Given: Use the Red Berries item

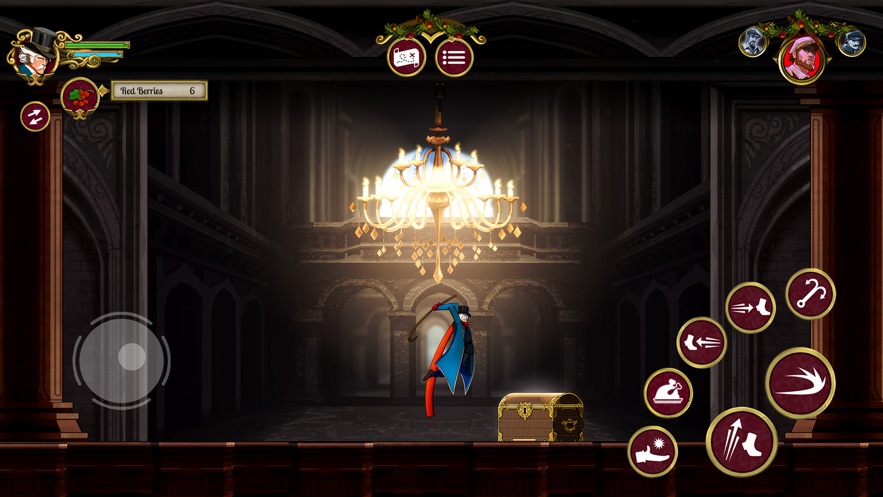Looking at the screenshot, I should [79, 96].
